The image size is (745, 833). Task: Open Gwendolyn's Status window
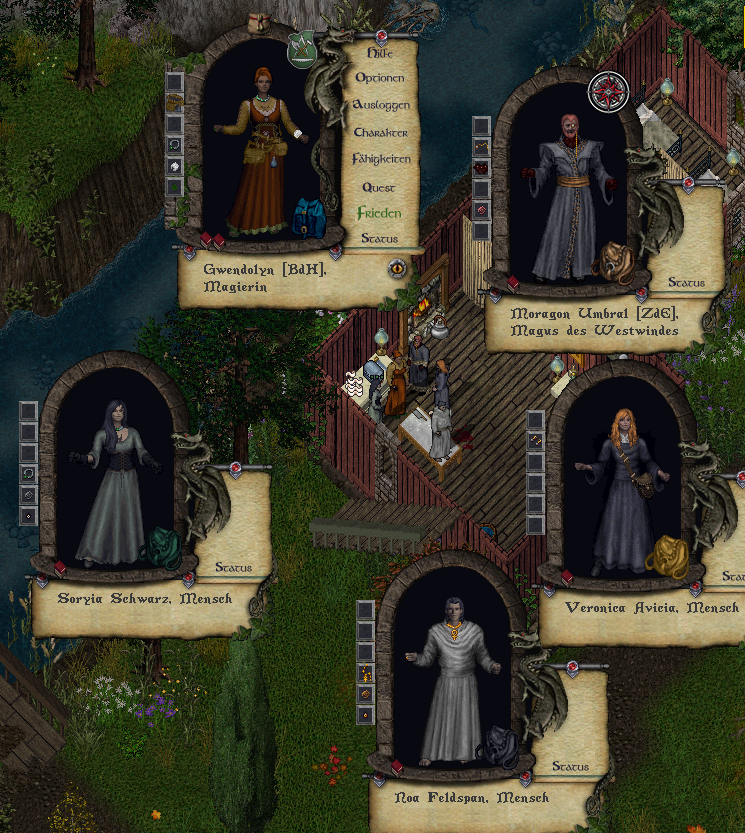pos(380,239)
